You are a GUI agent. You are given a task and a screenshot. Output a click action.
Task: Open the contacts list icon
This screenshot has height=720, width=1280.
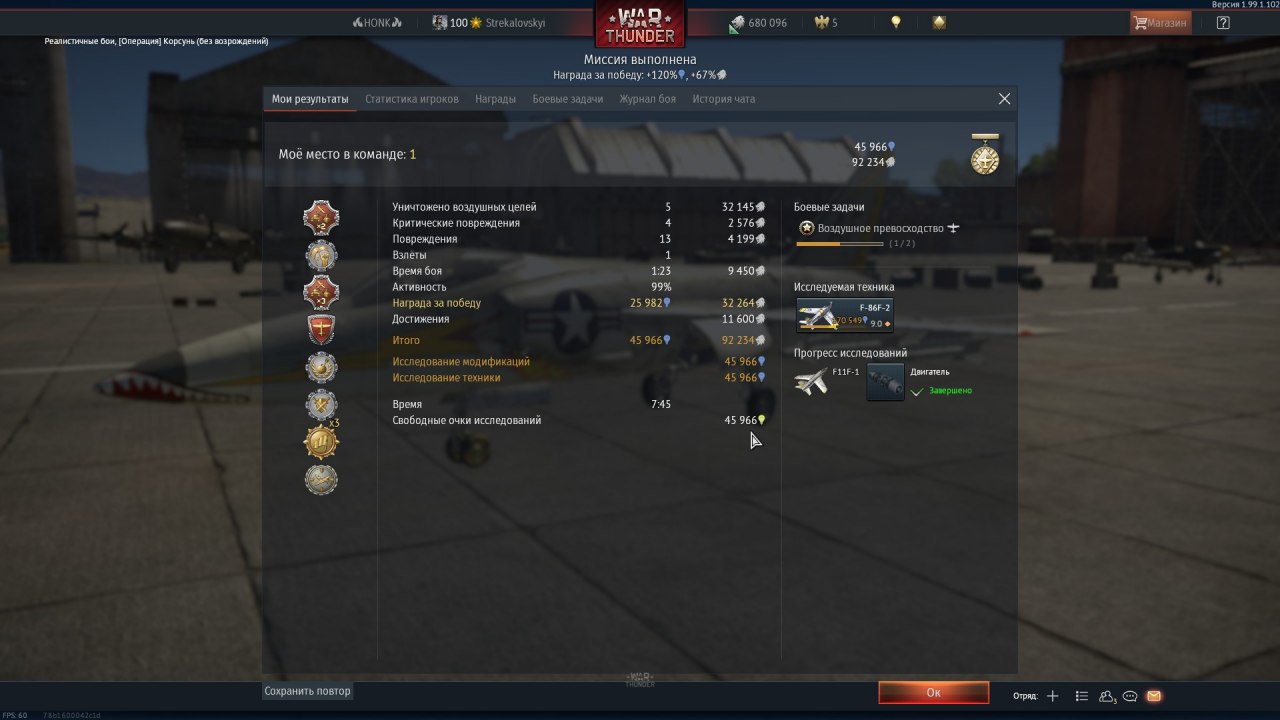click(1081, 696)
